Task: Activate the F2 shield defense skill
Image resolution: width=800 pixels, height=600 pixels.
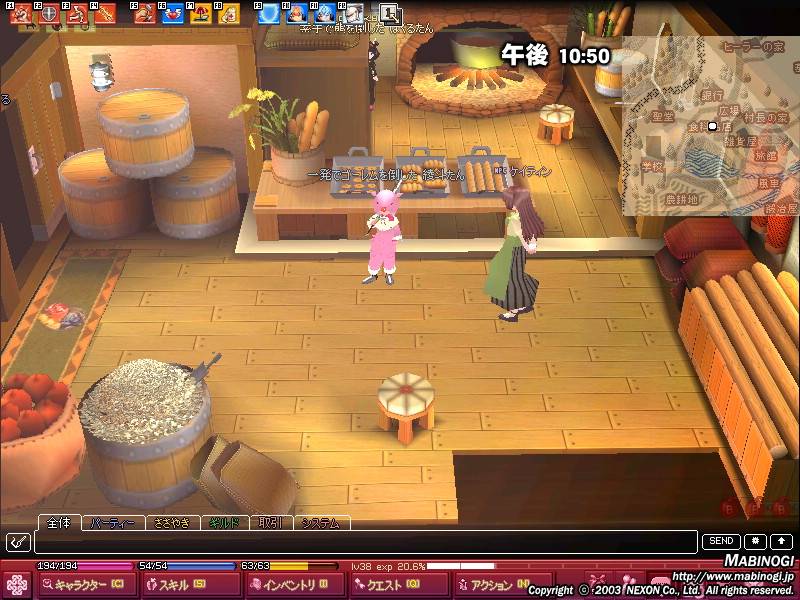Action: 48,14
